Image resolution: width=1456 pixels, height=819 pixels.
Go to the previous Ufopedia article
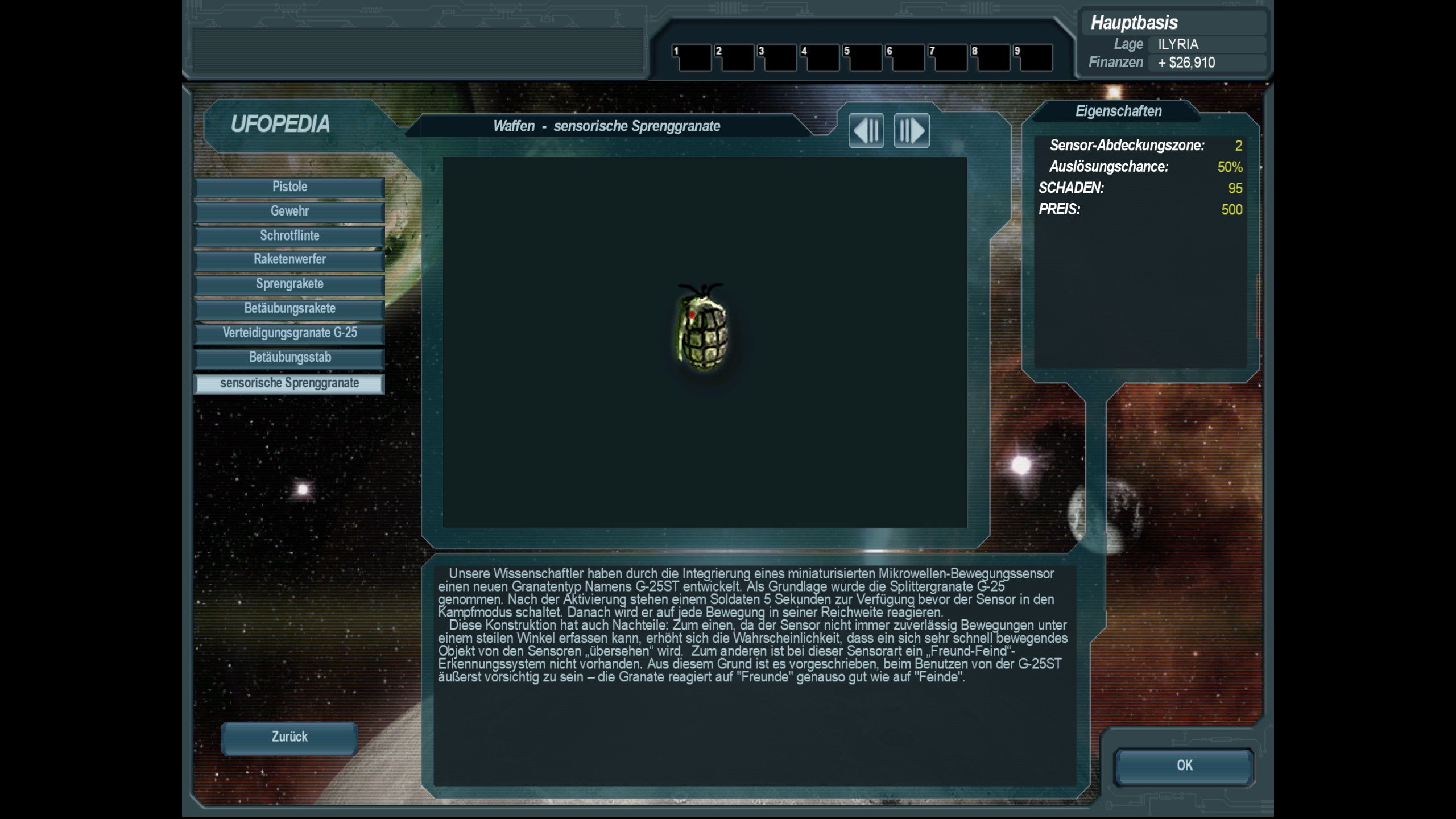(x=866, y=131)
